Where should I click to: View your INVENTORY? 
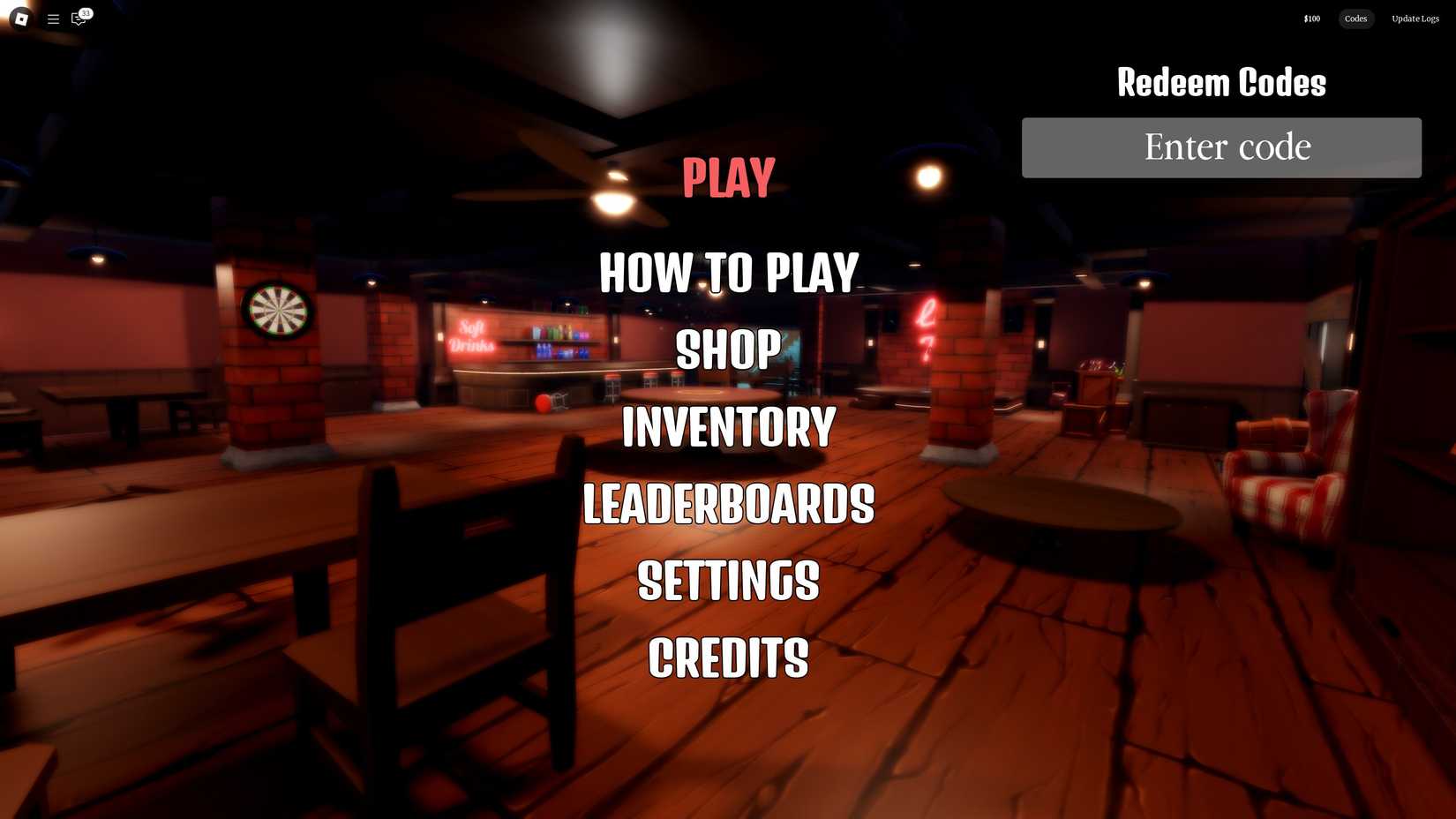727,427
